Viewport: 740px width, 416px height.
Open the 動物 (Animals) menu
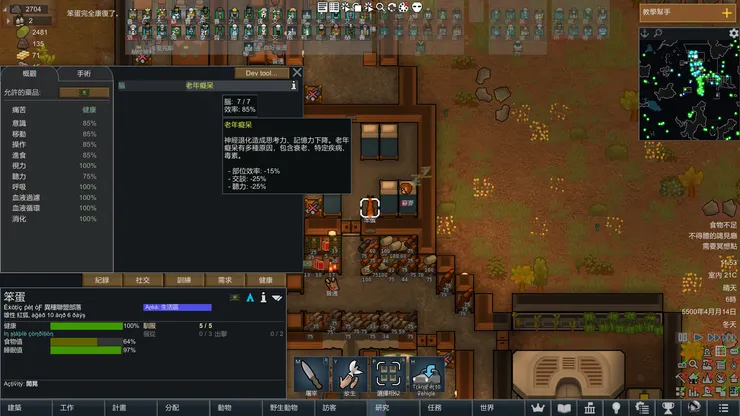(x=225, y=408)
